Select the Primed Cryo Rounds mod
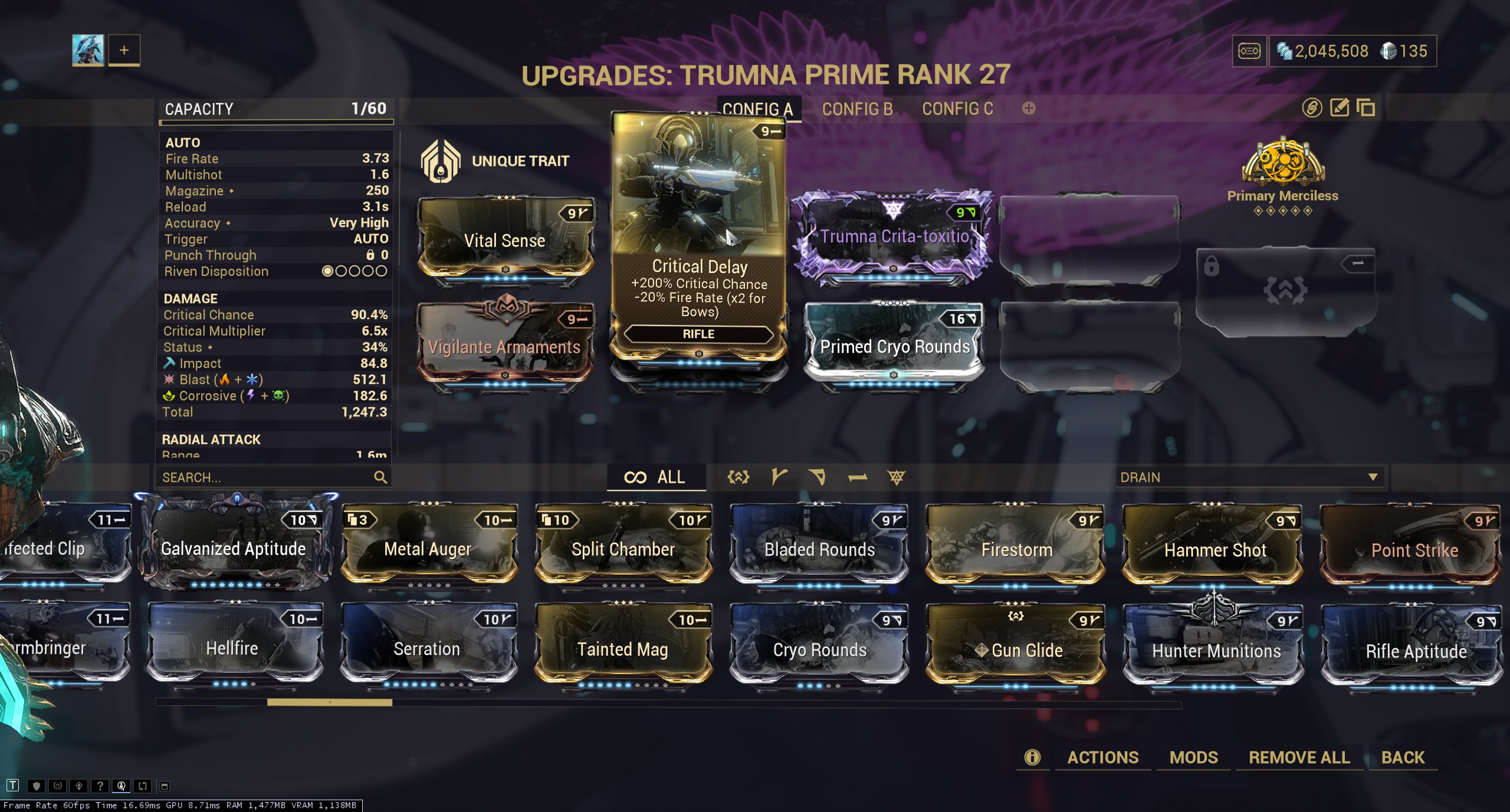This screenshot has width=1510, height=812. [894, 346]
